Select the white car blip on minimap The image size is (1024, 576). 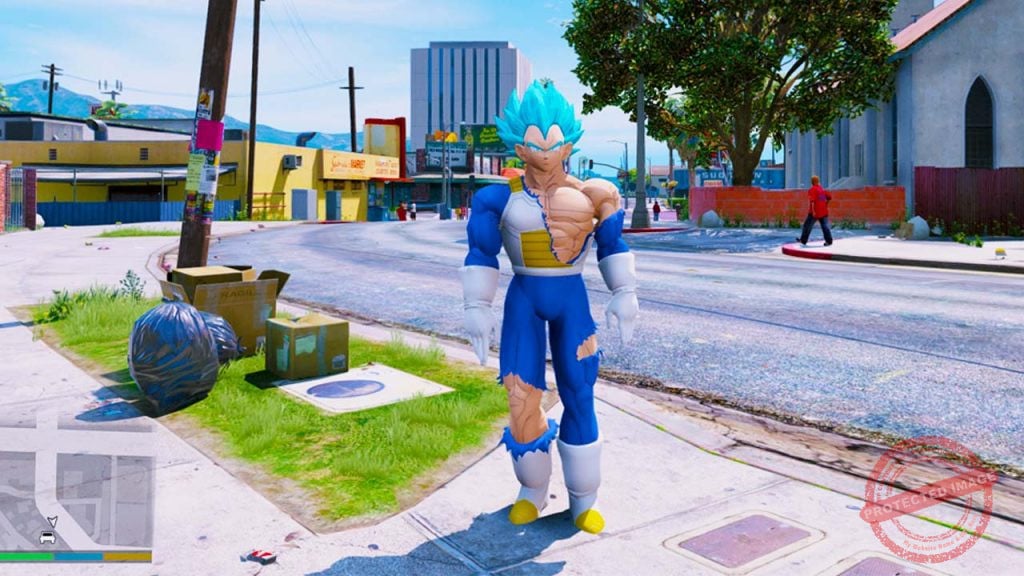click(47, 537)
